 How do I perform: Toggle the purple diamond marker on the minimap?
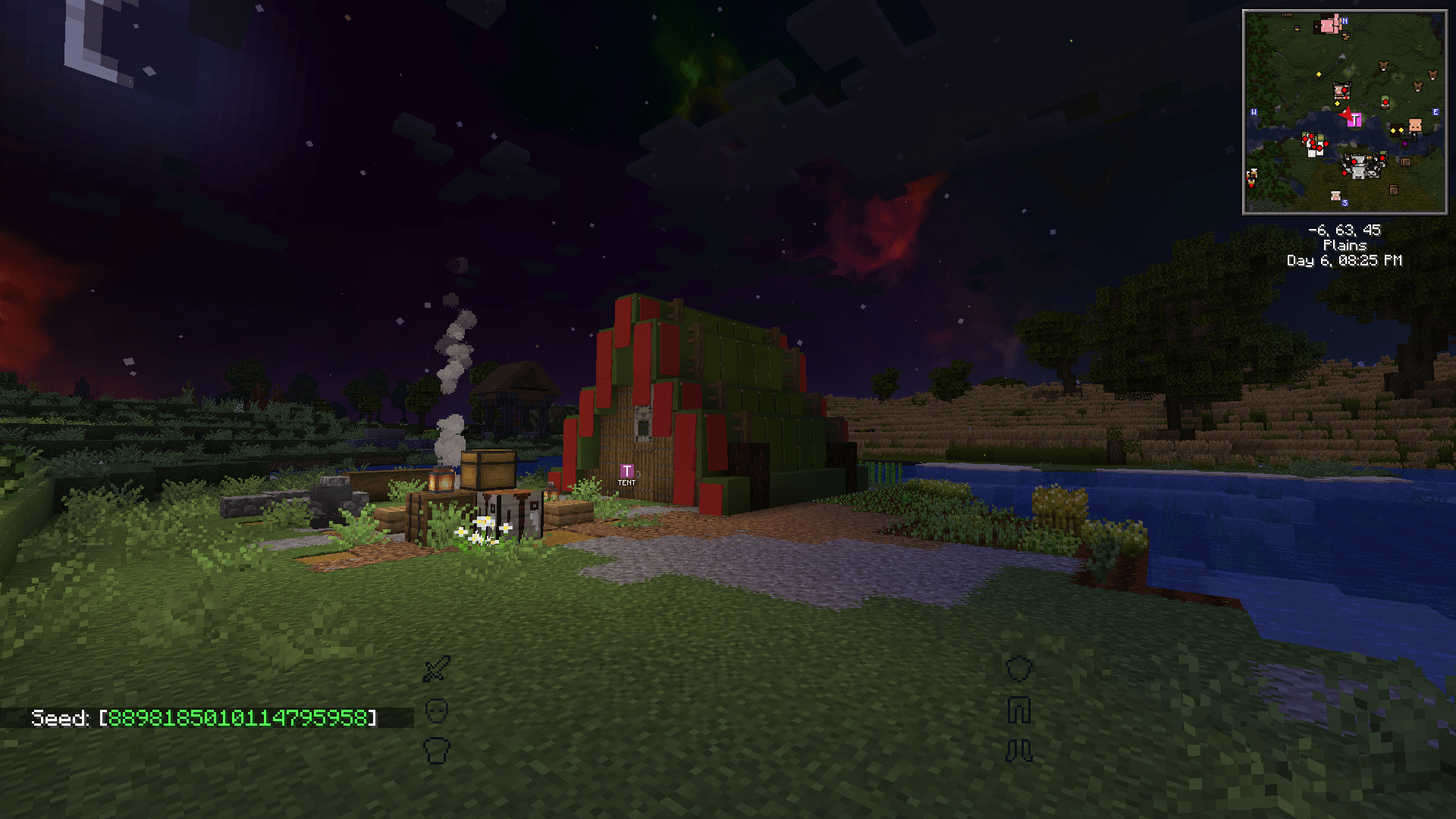[1405, 143]
